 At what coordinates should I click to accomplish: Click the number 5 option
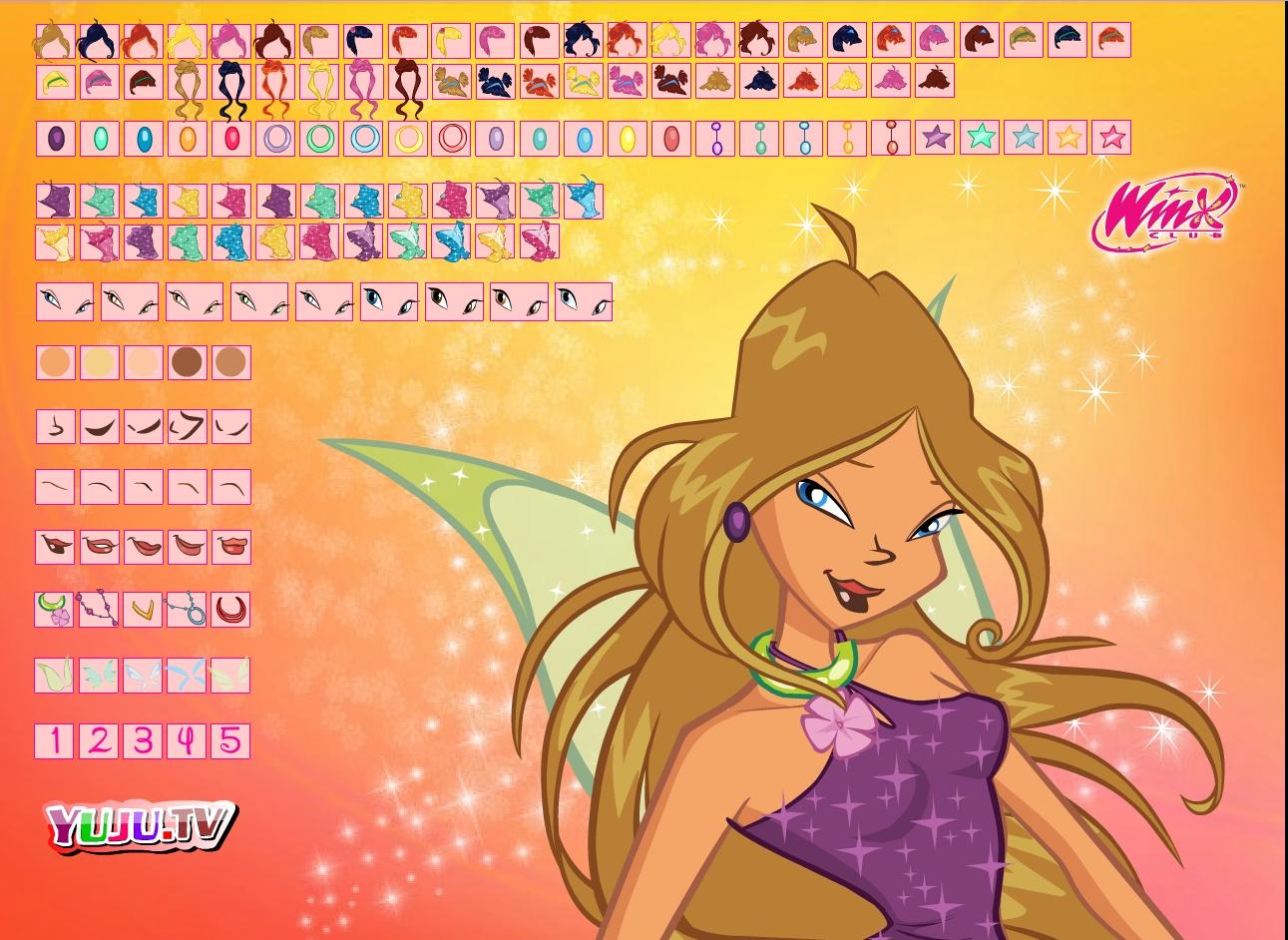[x=230, y=740]
